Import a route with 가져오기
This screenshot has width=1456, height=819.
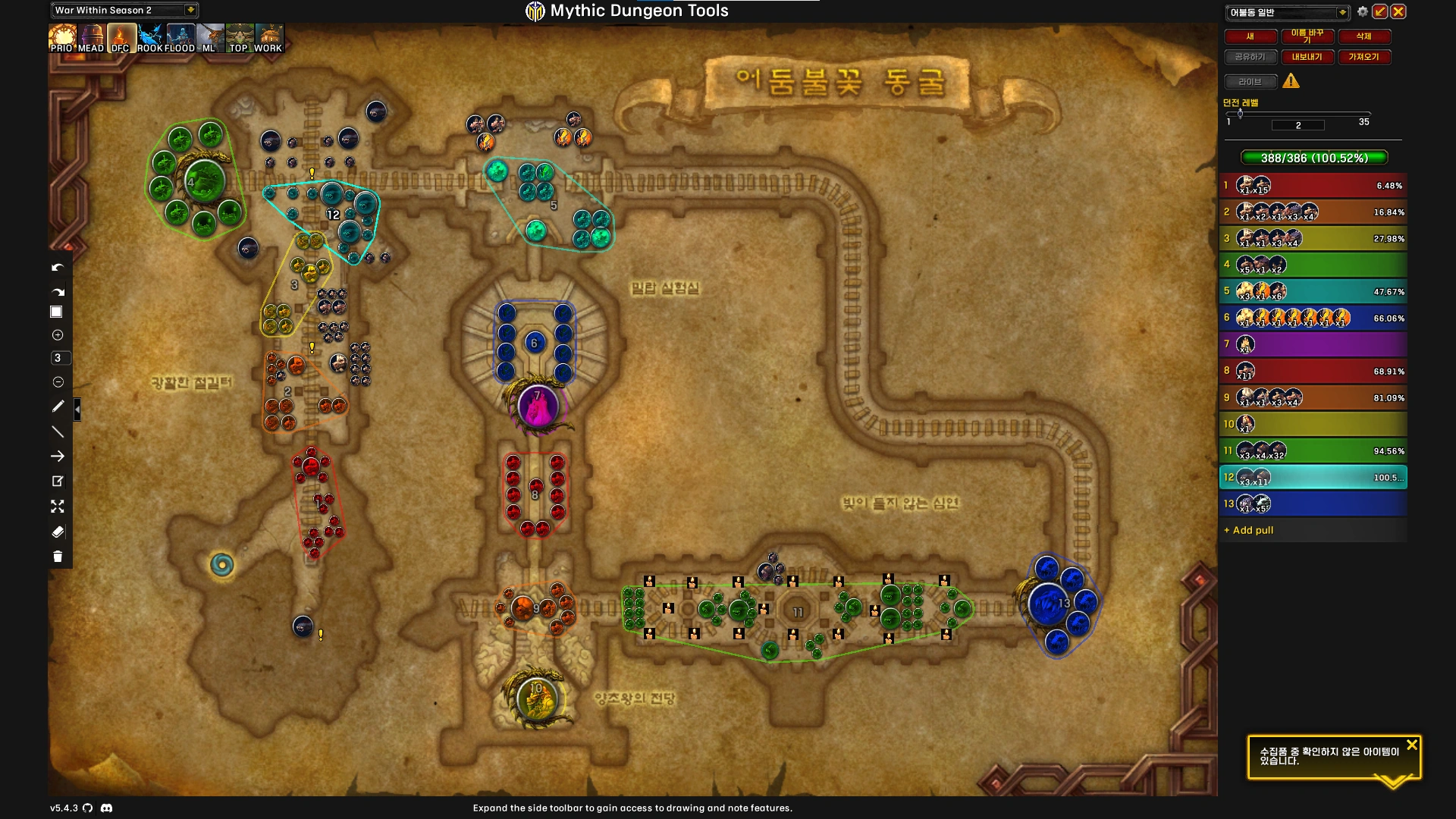click(x=1363, y=57)
